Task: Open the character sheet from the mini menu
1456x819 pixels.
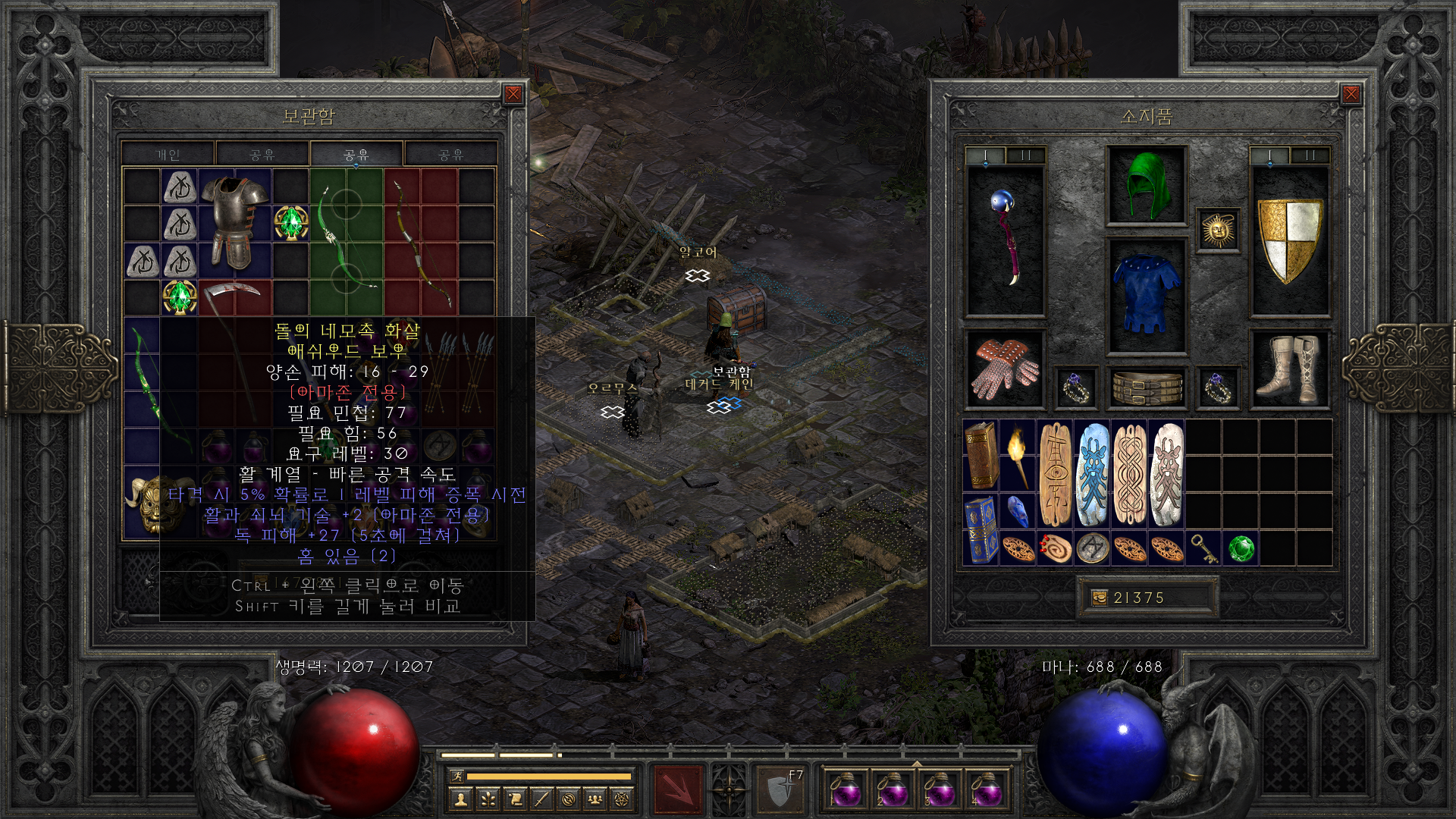Action: tap(460, 799)
